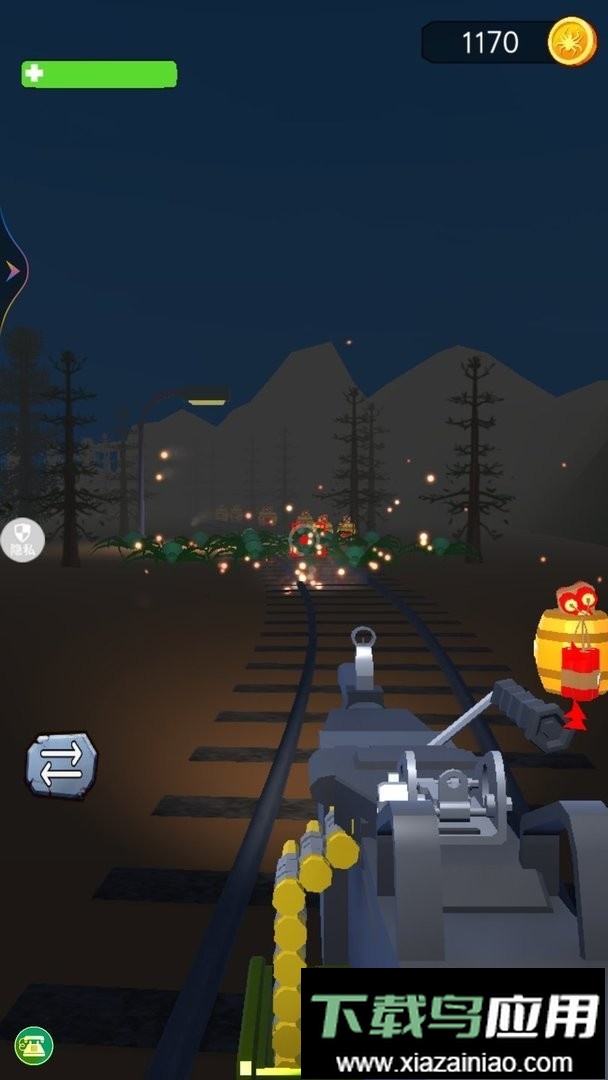Tap the weapon swap arrows button

(61, 765)
